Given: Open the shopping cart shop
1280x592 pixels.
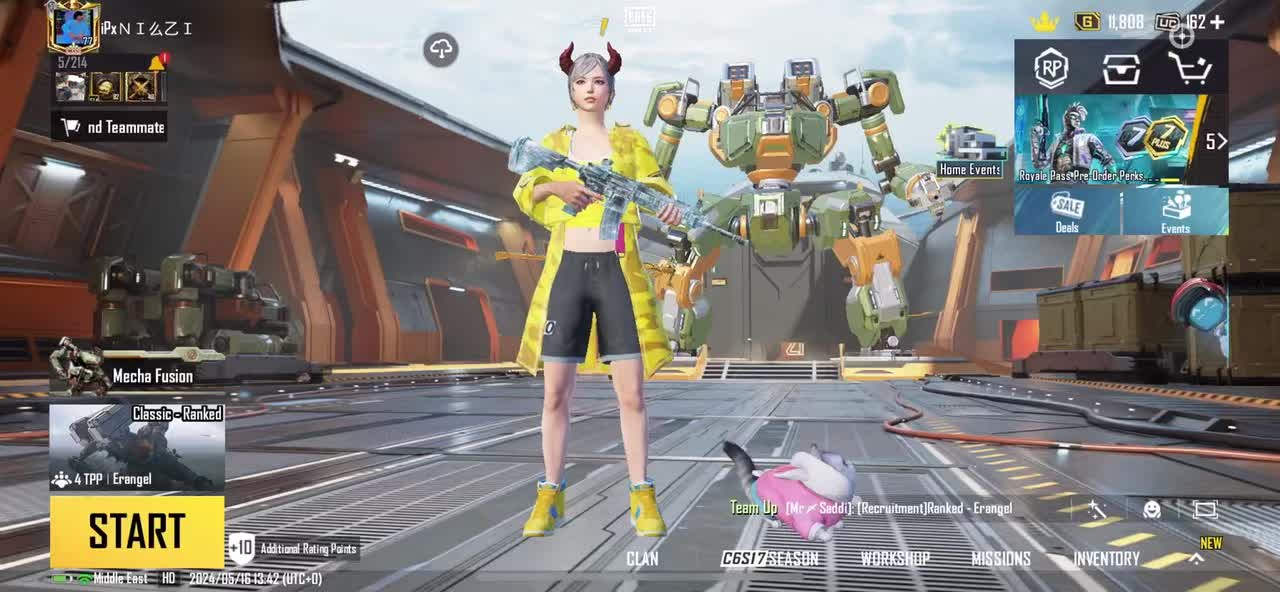Looking at the screenshot, I should (x=1189, y=68).
